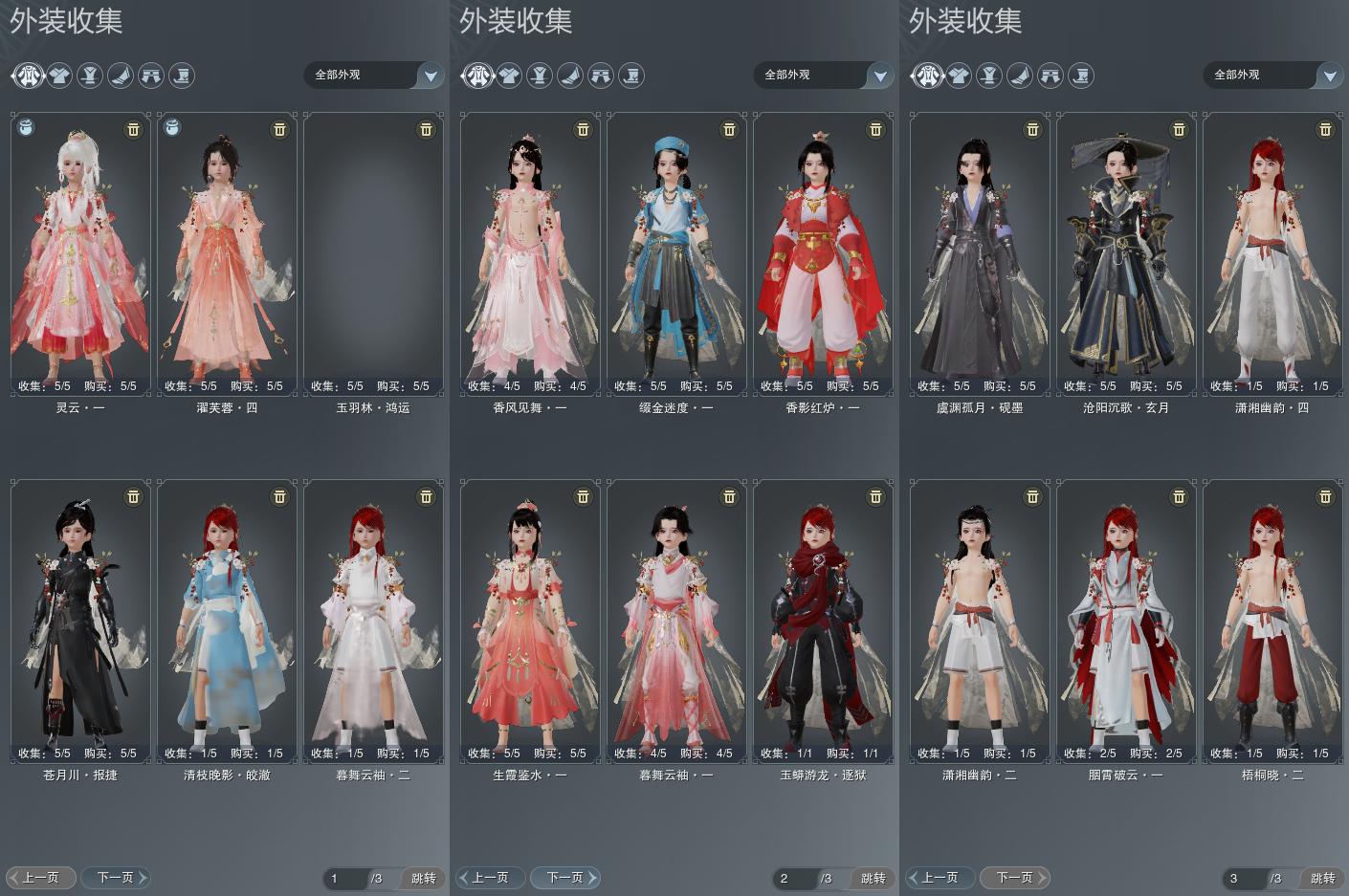
Task: Click the delete icon on 灵云·一 card
Action: point(133,129)
